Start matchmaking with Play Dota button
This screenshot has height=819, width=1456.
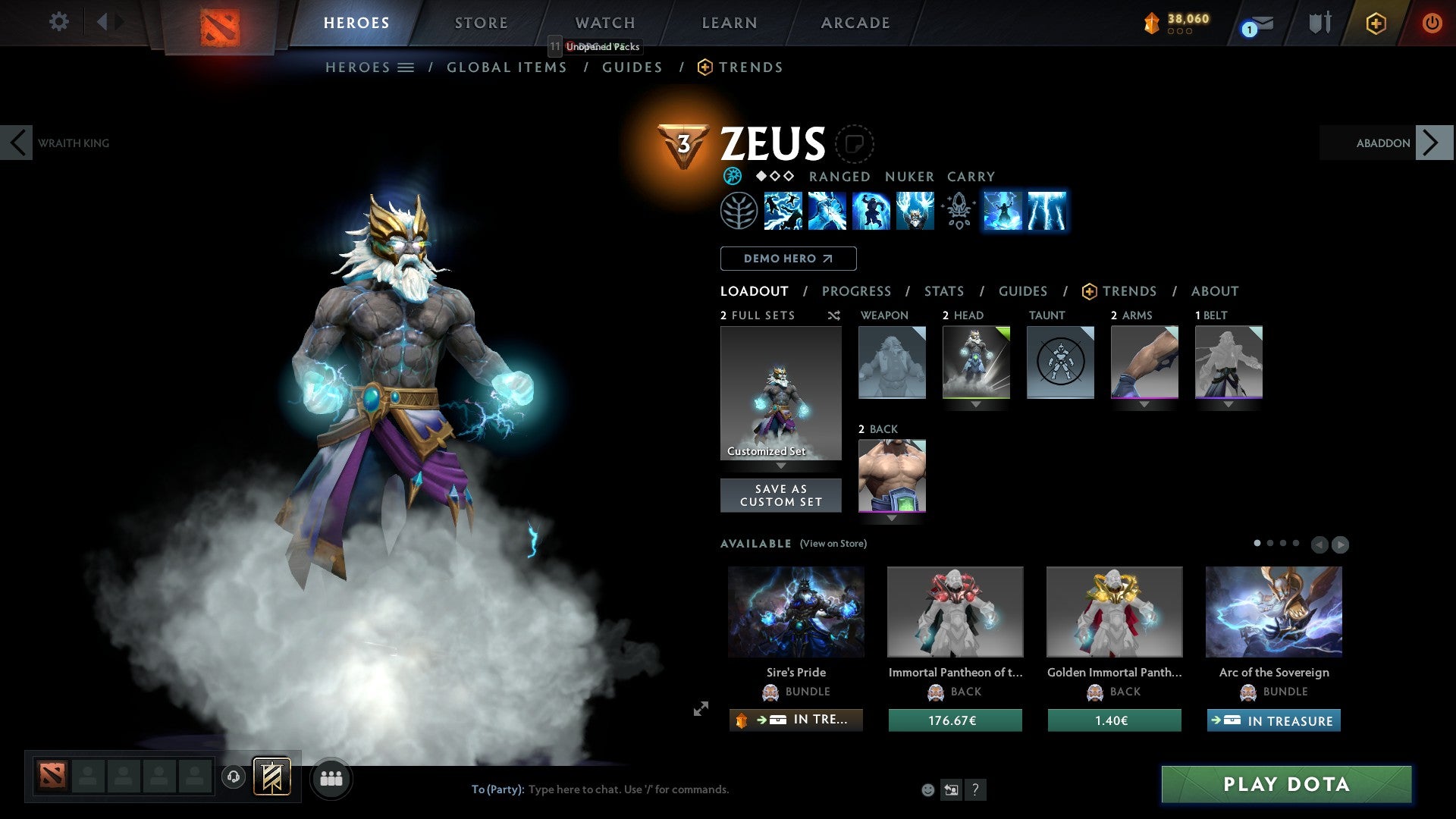[x=1286, y=784]
